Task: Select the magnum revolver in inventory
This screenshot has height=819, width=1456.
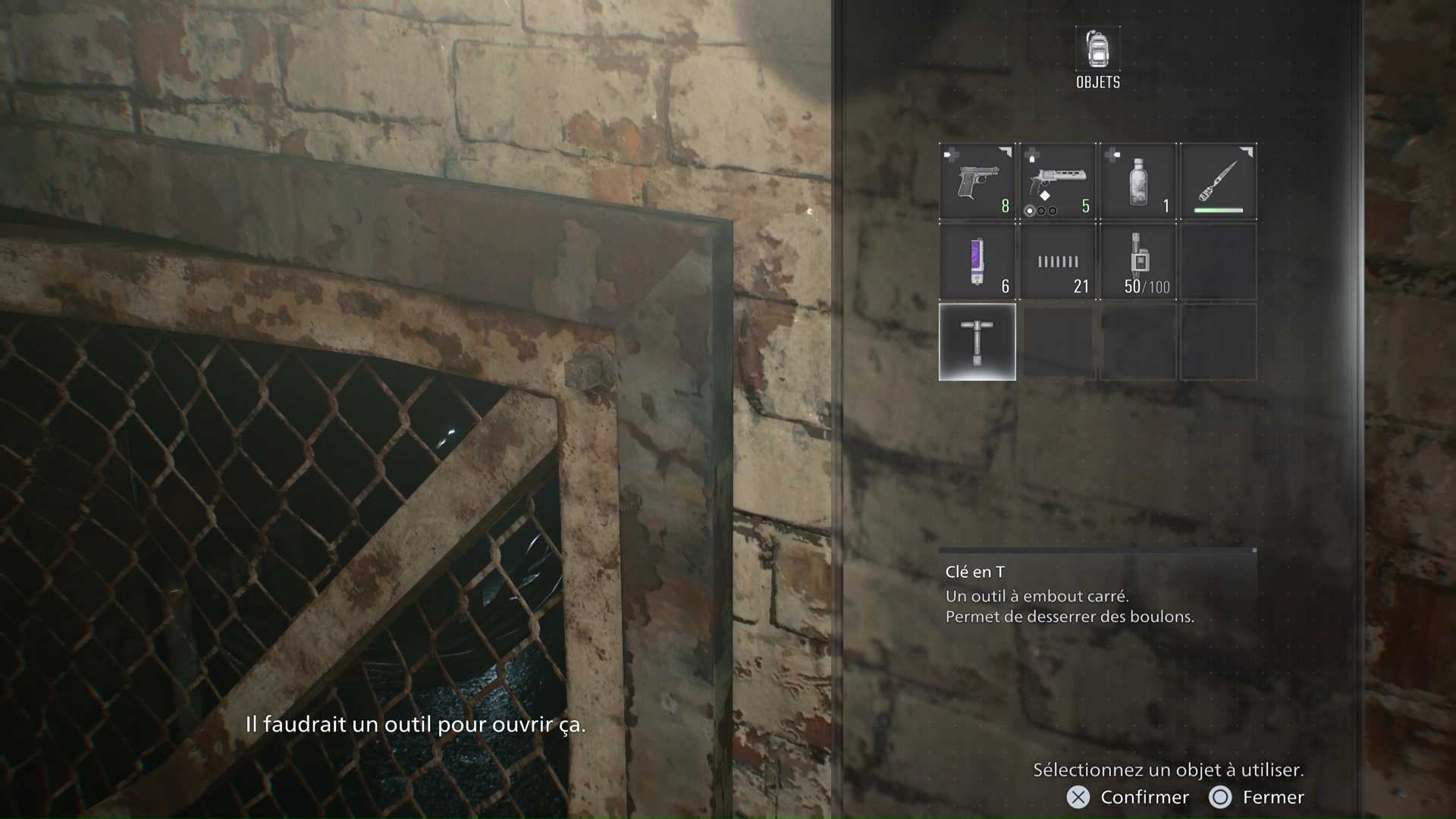Action: [1059, 178]
